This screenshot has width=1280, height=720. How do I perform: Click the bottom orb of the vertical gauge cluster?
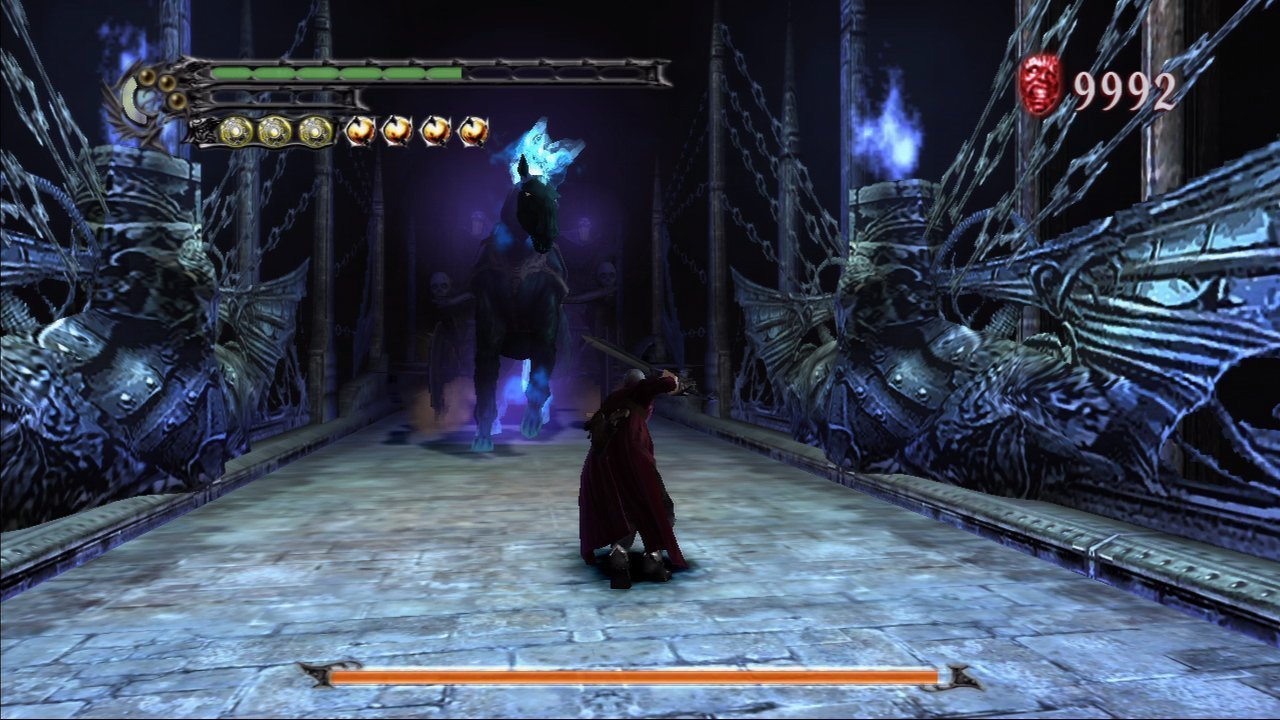[x=176, y=101]
